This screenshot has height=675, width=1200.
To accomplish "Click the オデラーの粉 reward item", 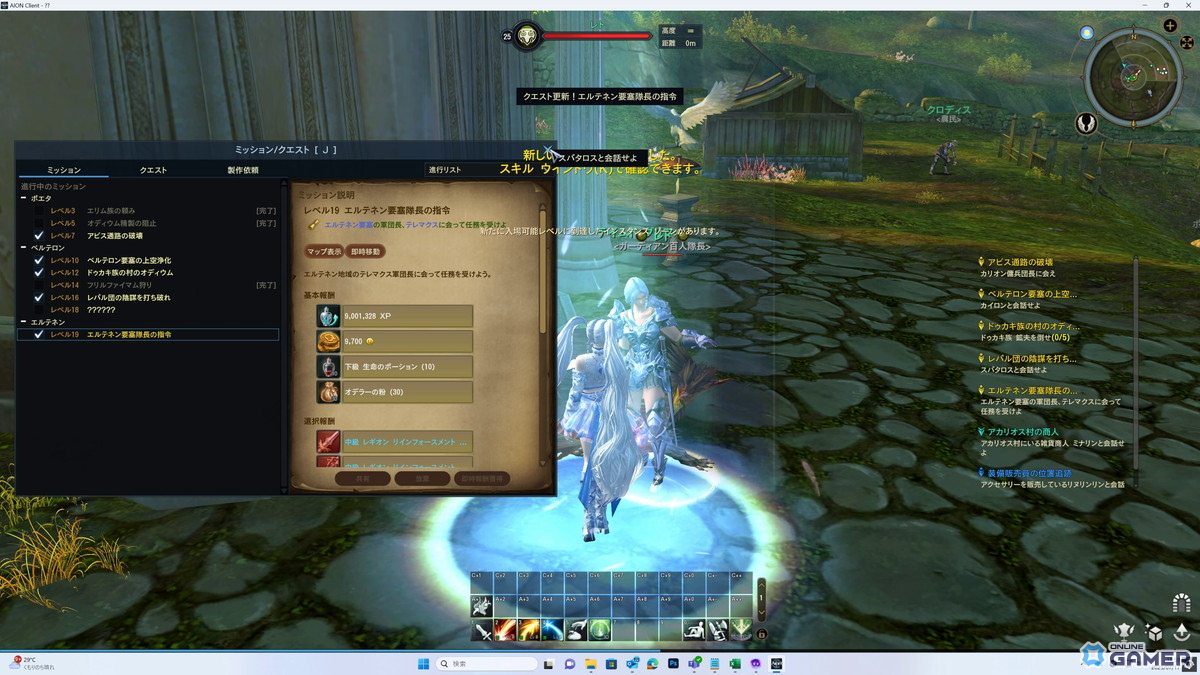I will [x=394, y=392].
